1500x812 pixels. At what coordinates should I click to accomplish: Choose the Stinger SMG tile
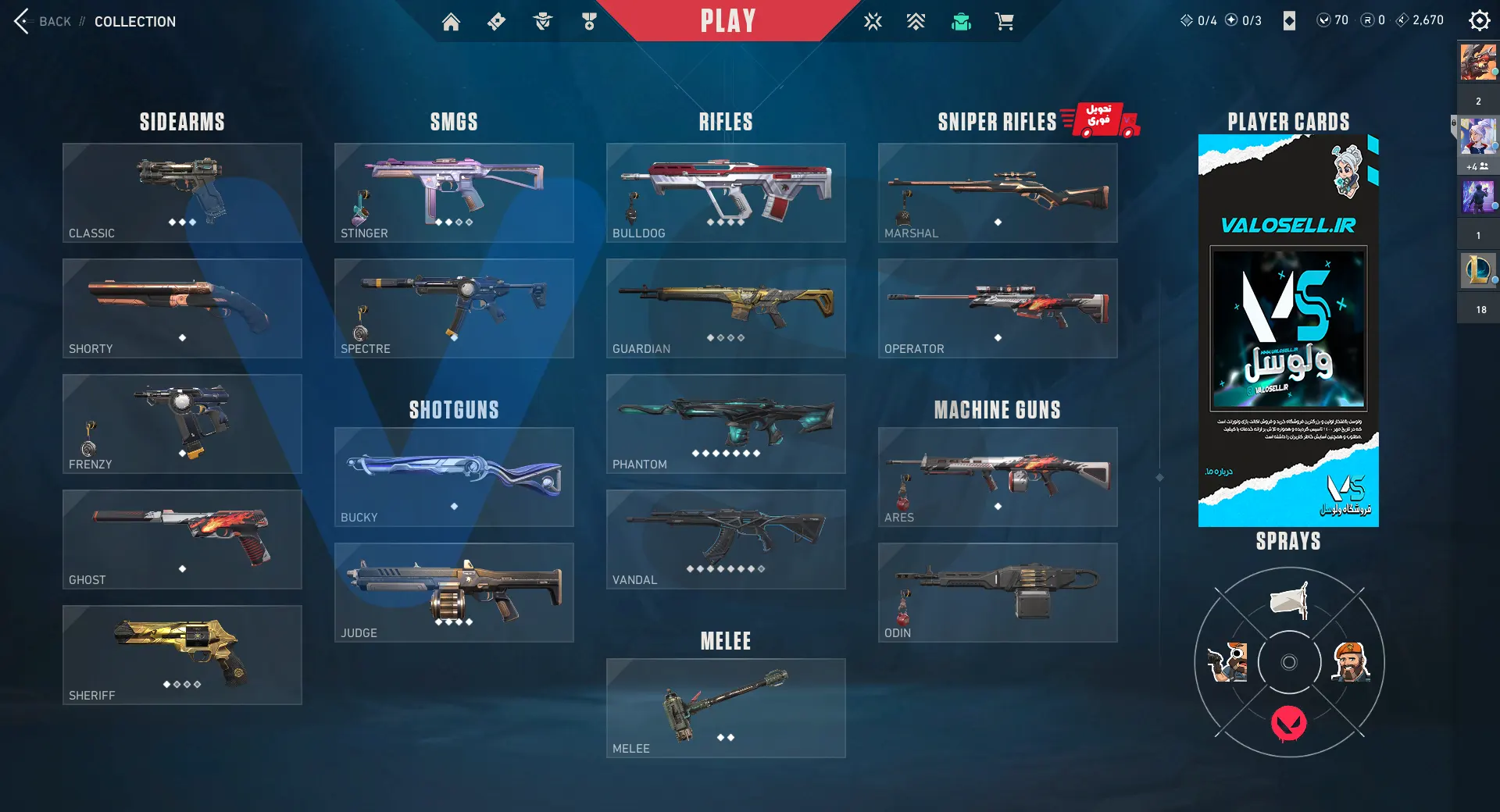pos(454,192)
